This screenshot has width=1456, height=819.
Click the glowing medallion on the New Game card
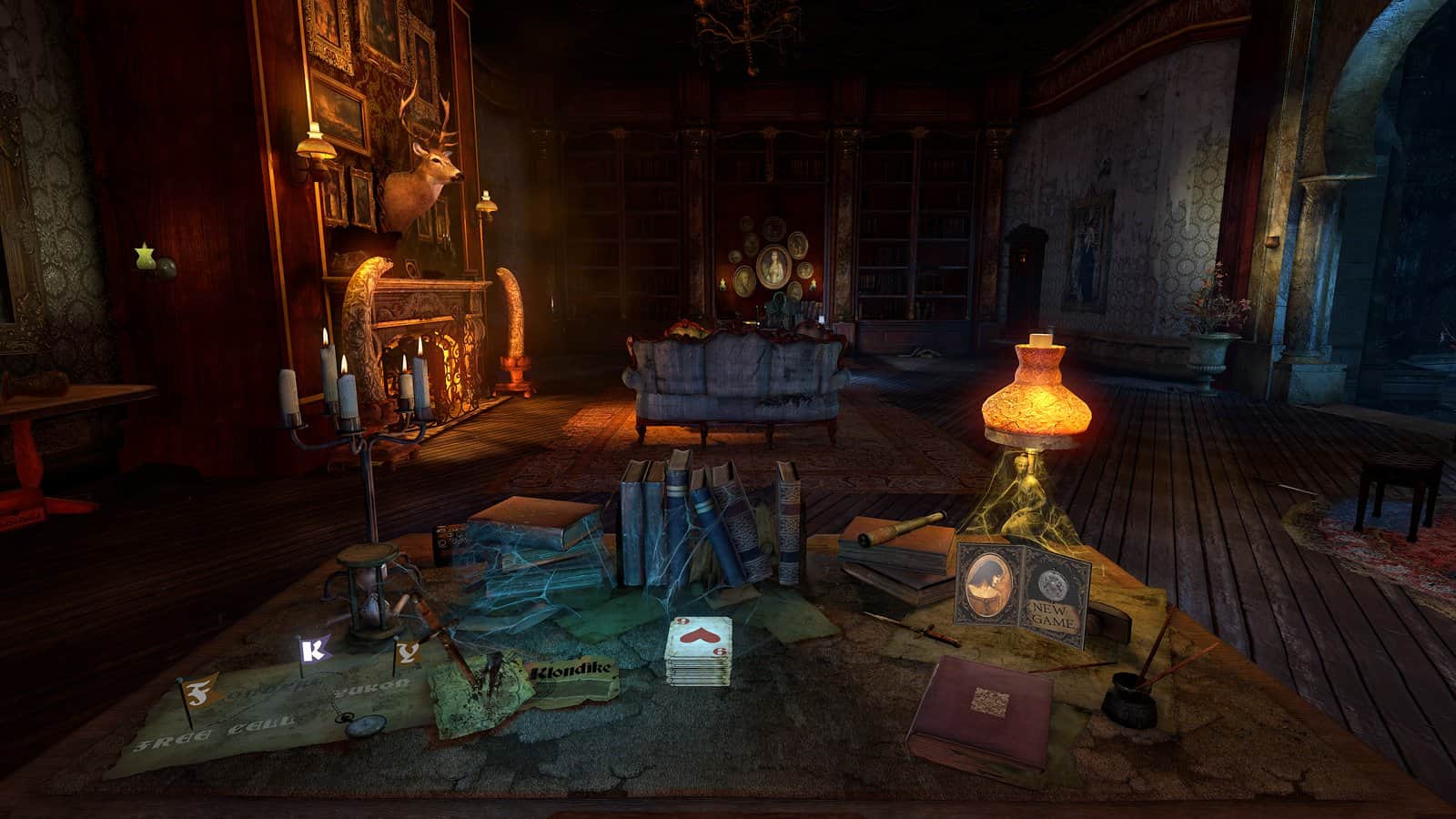1053,584
